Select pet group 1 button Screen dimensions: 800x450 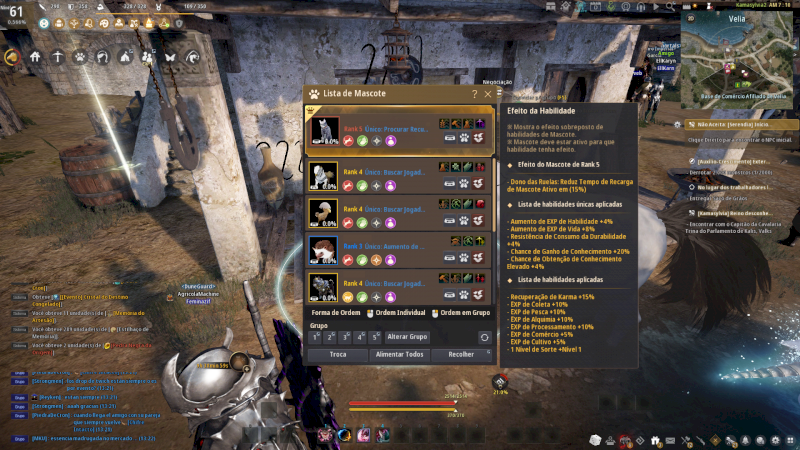[315, 337]
